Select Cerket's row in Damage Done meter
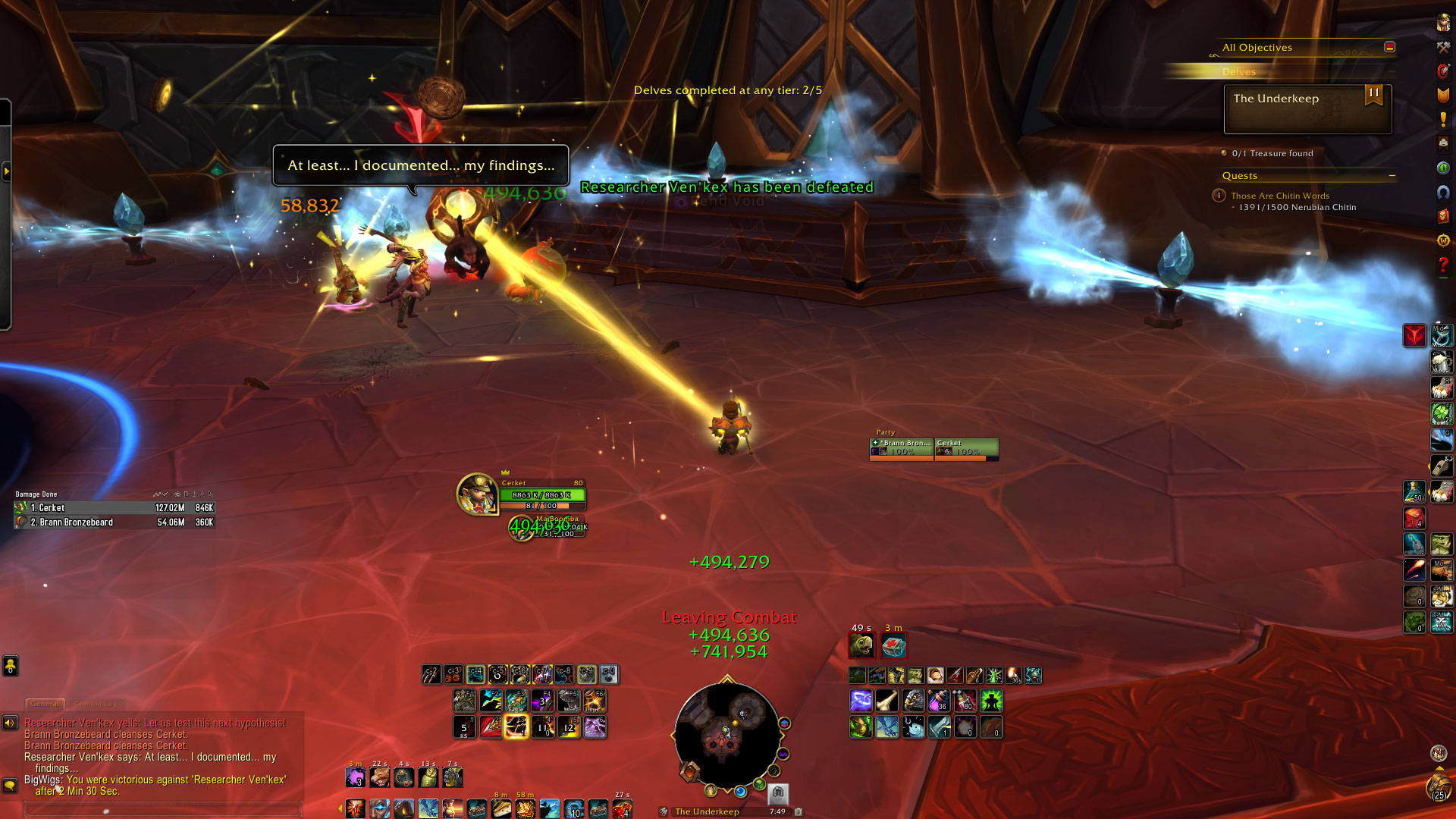1456x819 pixels. tap(114, 508)
